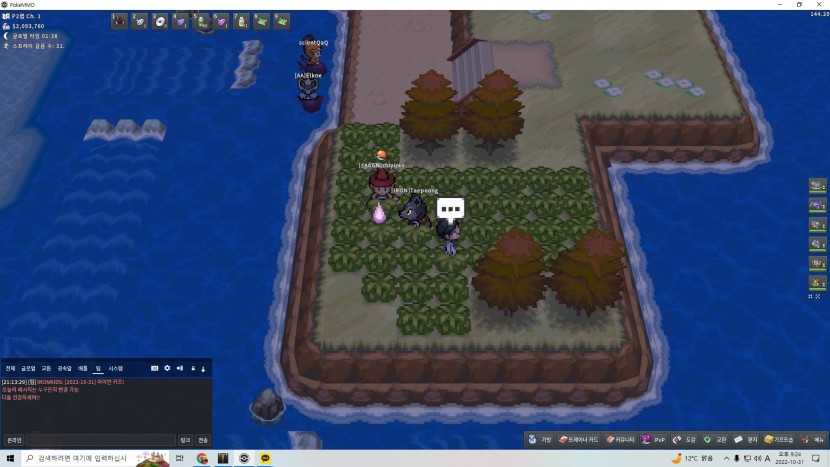Viewport: 830px width, 467px height.
Task: Open the 기프트숍 (Gift Shop)
Action: [x=781, y=439]
